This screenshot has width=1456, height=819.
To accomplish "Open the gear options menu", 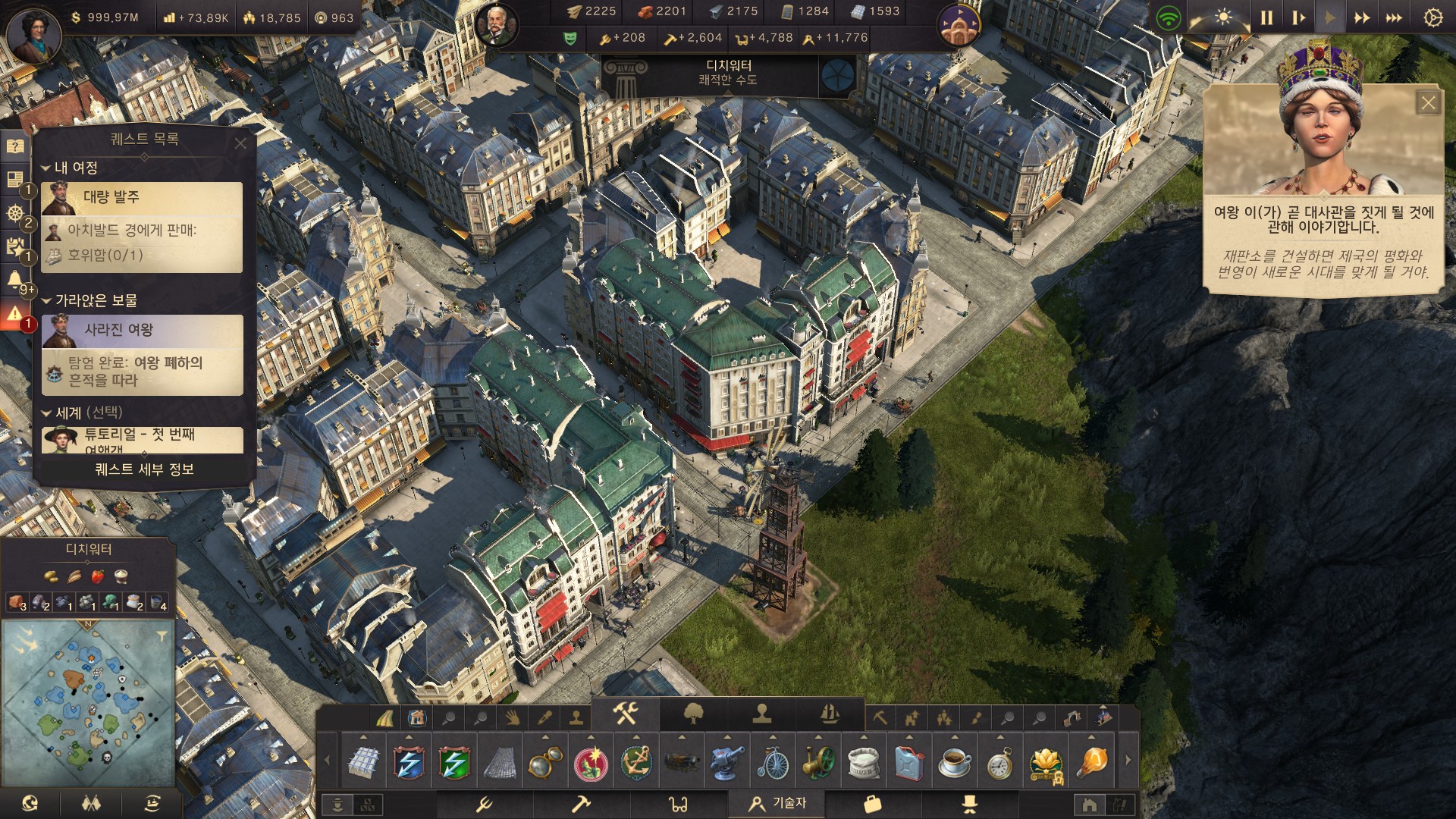I will pyautogui.click(x=1432, y=17).
